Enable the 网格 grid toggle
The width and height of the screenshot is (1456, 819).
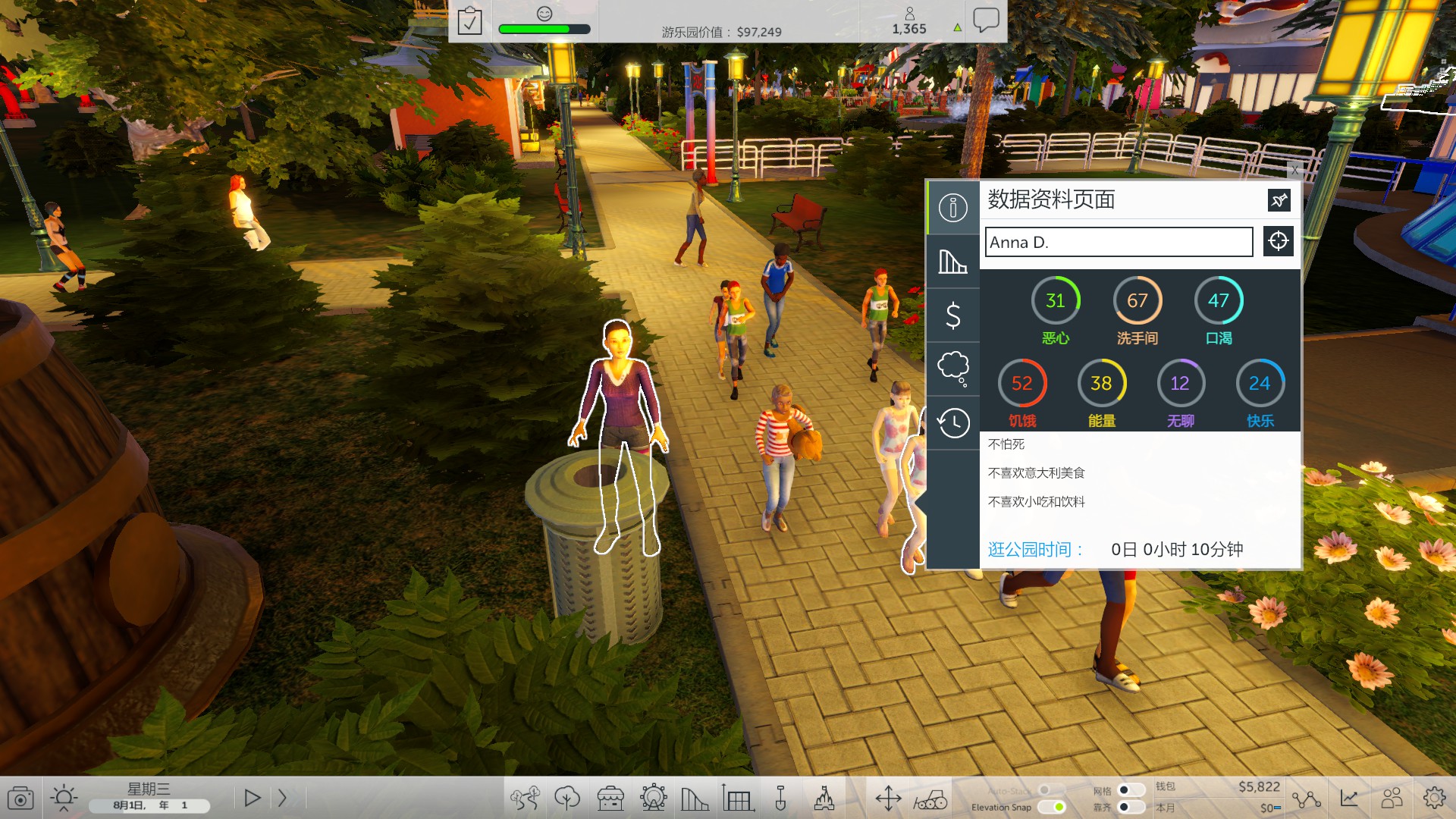click(1130, 790)
